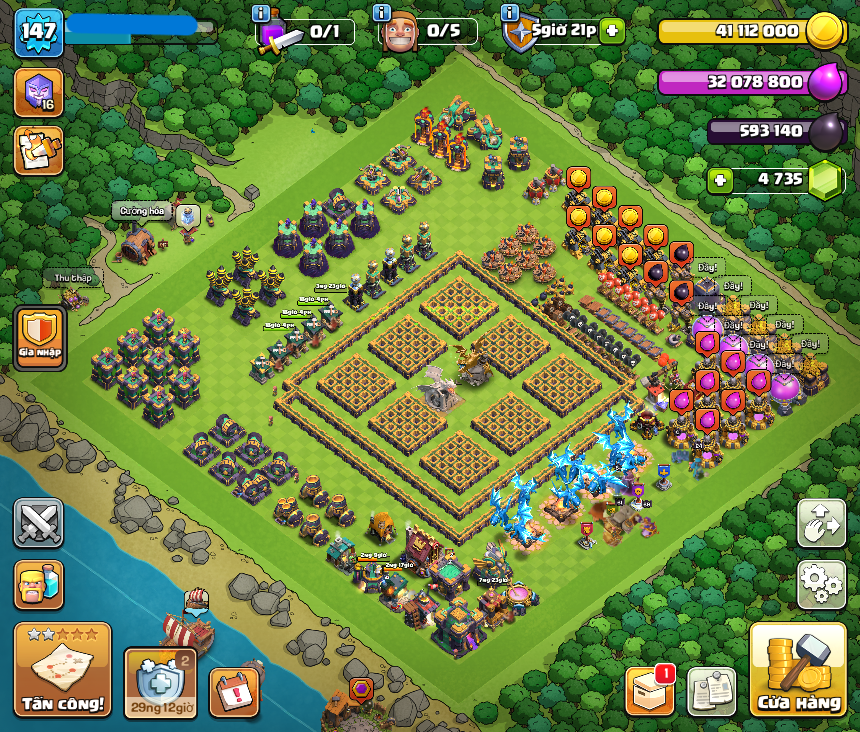Open the purple face icon marked 16

point(38,93)
